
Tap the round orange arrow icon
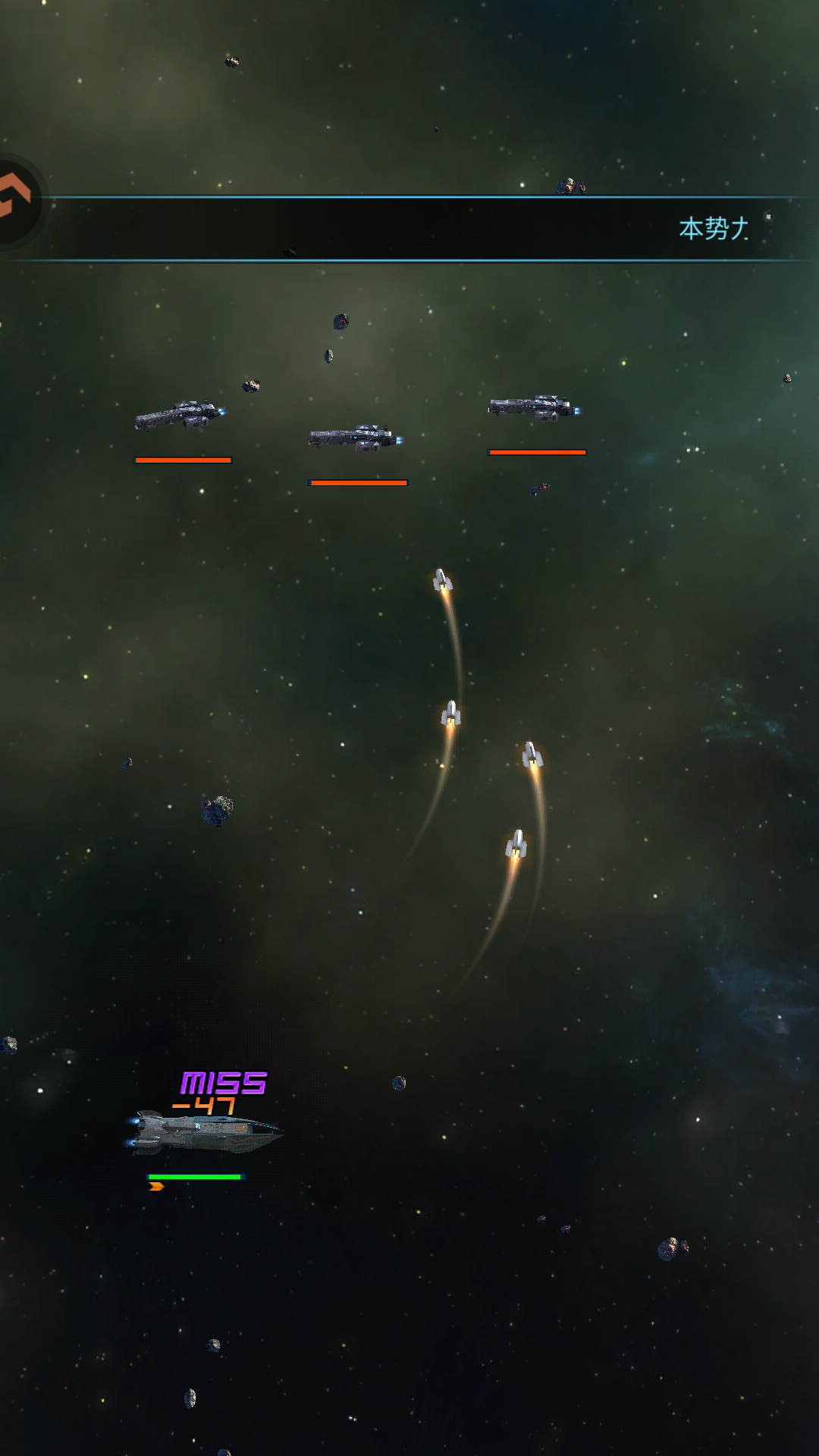[x=14, y=199]
